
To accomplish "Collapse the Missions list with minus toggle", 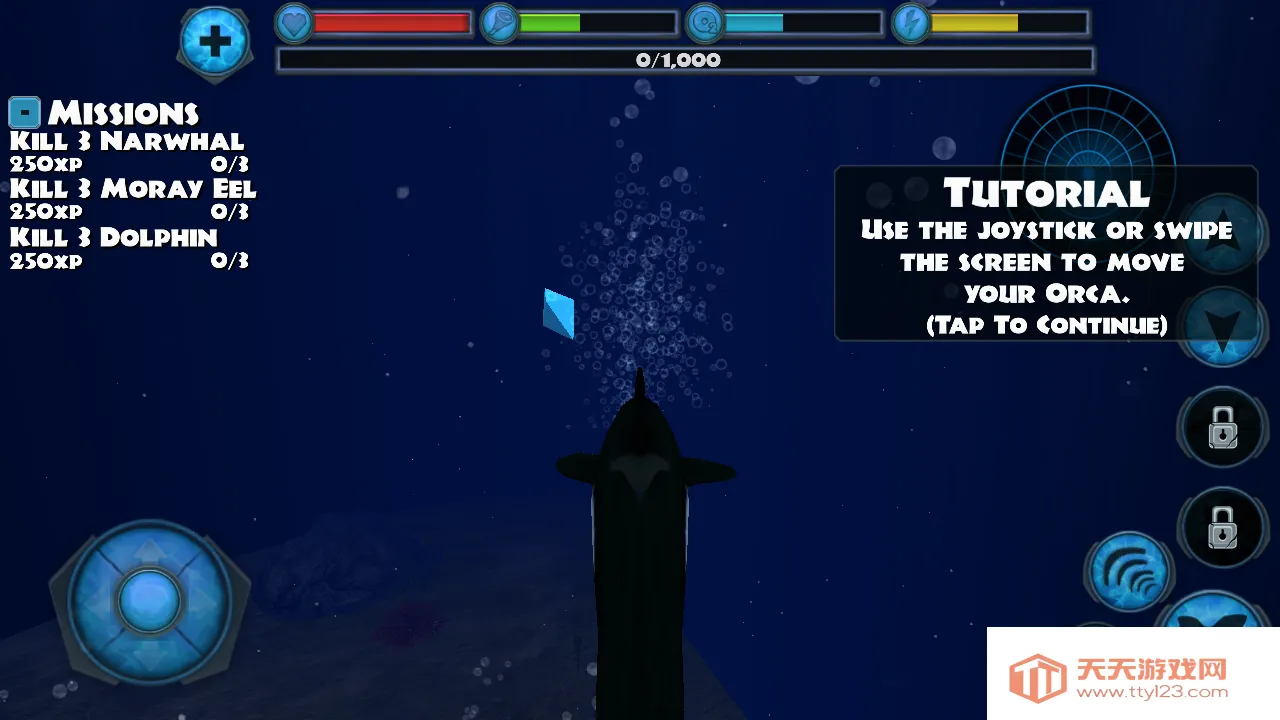I will (24, 112).
